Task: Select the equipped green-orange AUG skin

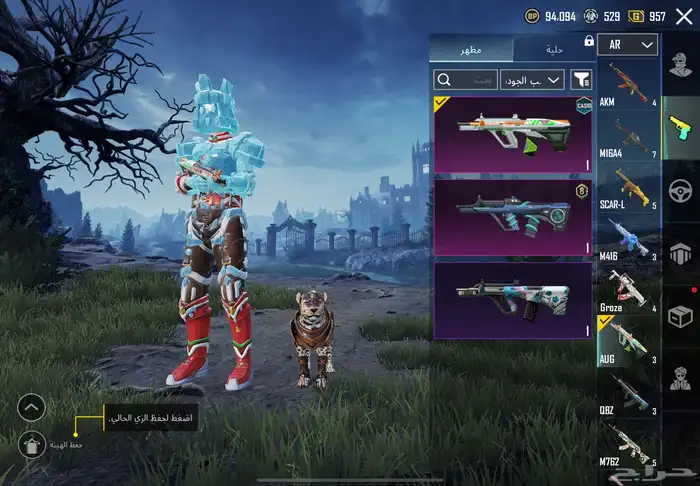Action: [x=512, y=134]
